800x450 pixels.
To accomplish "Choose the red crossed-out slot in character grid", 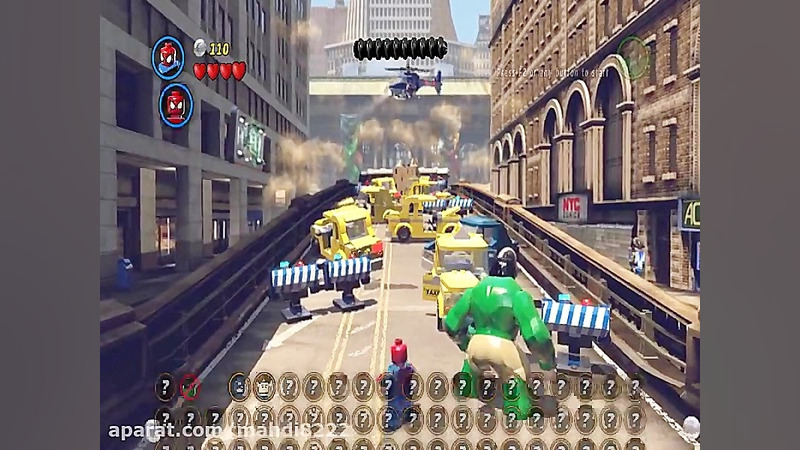I will (x=190, y=387).
